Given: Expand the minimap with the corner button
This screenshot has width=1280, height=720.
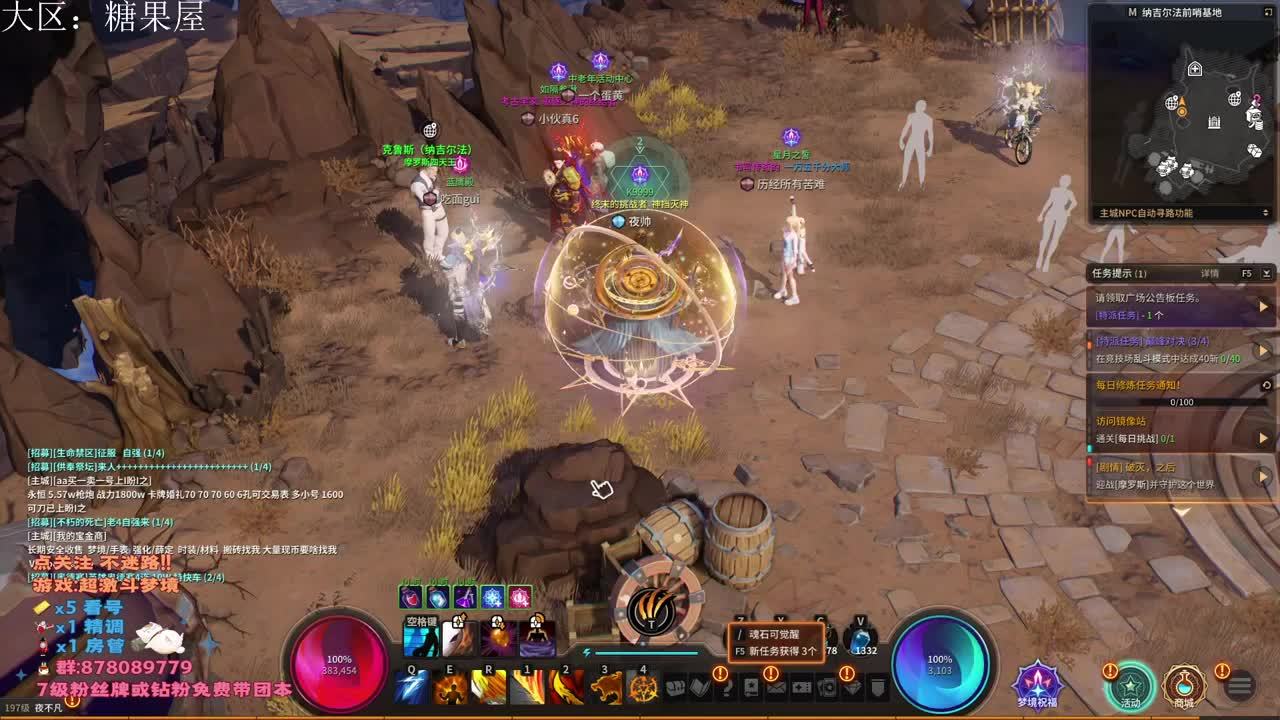Looking at the screenshot, I should click(x=1266, y=13).
